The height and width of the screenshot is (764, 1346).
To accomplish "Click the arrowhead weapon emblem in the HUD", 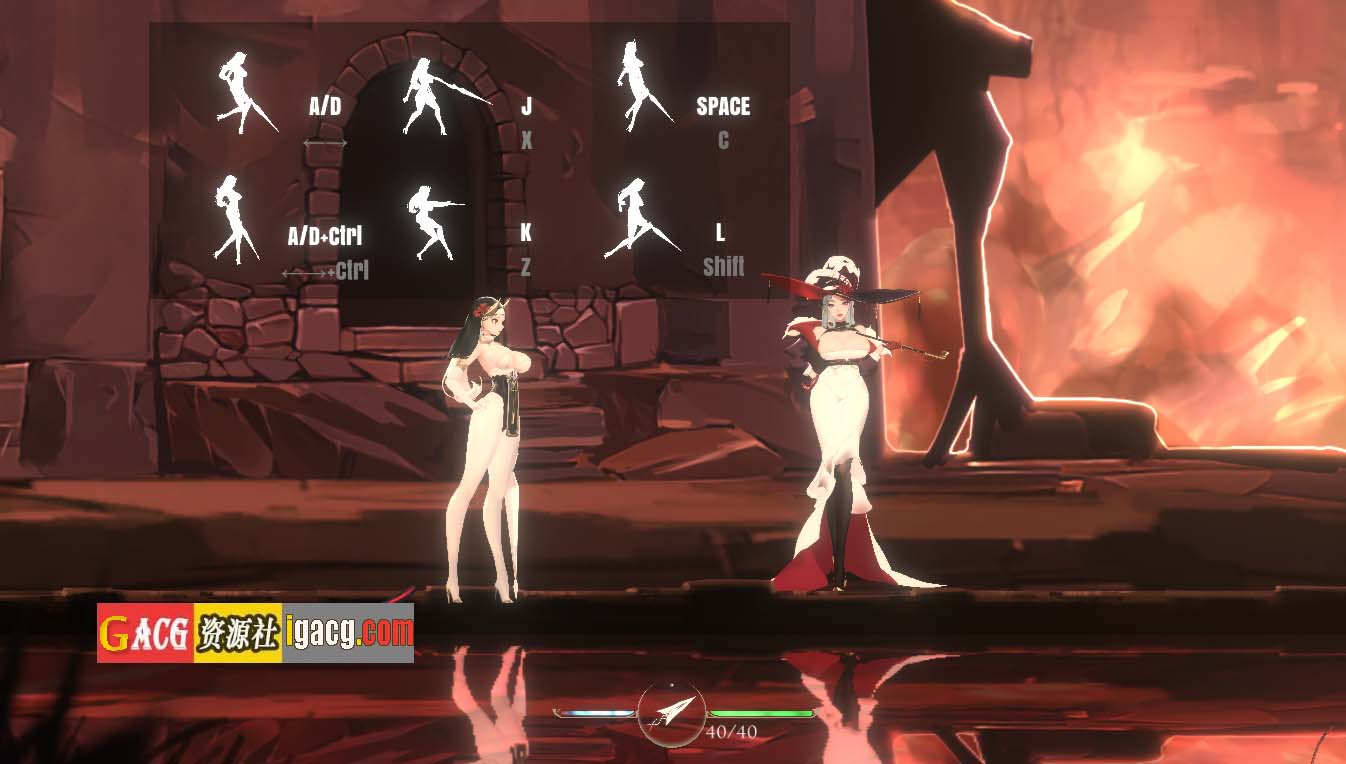I will [x=671, y=714].
